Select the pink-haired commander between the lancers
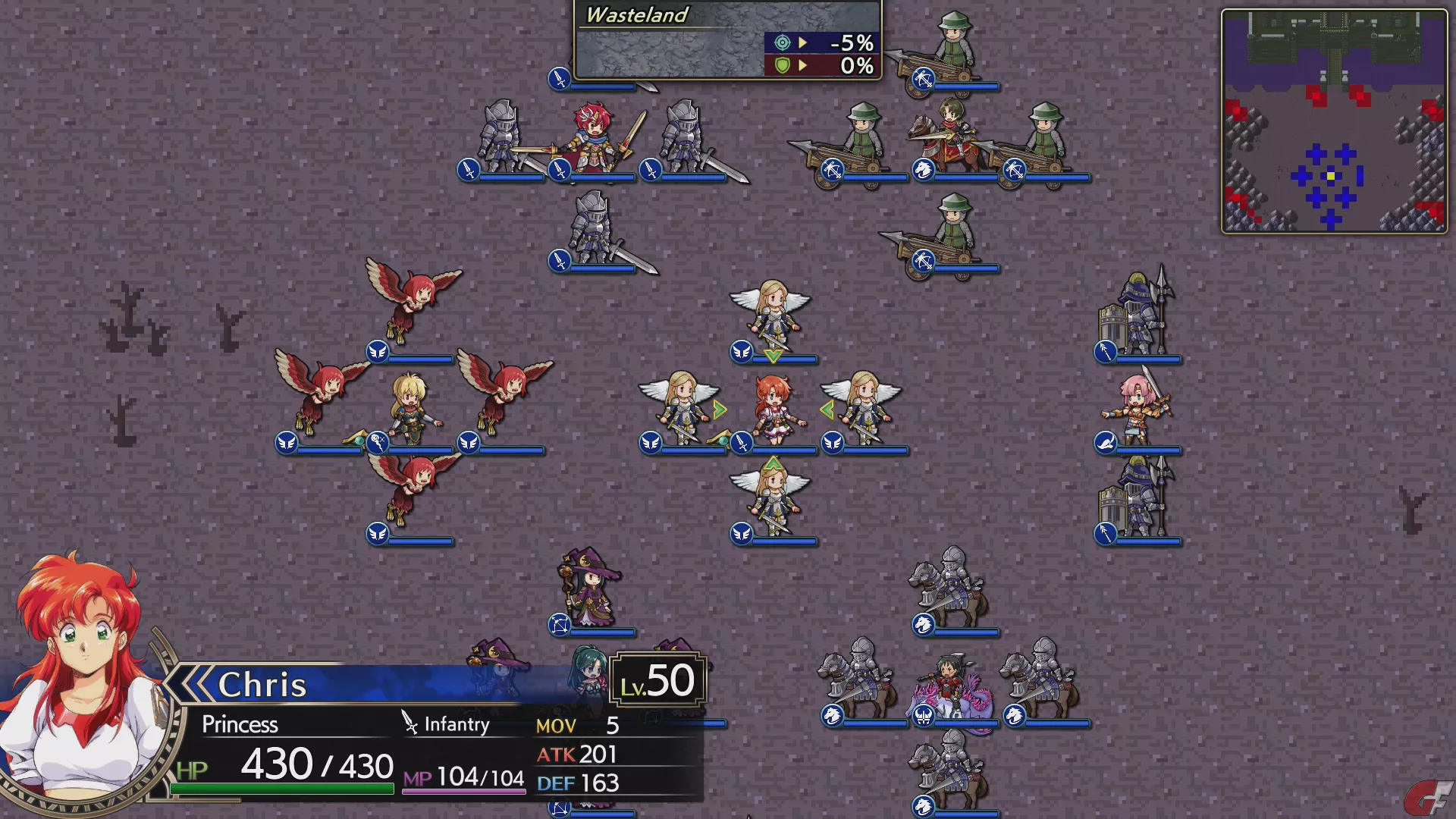 1137,410
